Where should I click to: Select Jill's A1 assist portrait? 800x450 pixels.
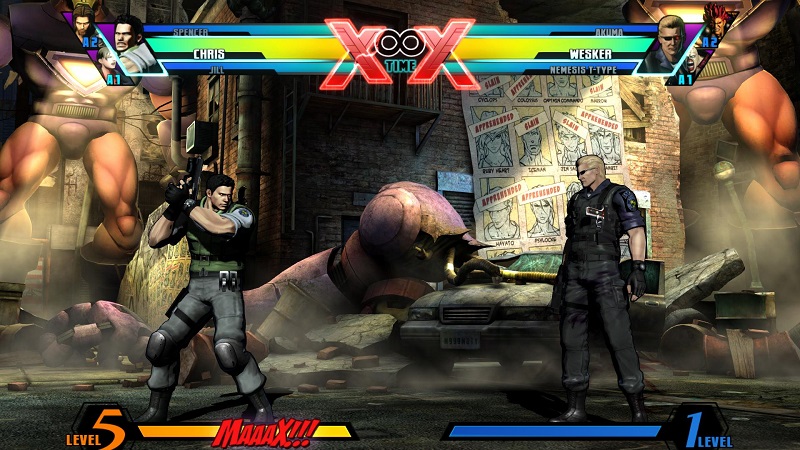click(108, 62)
